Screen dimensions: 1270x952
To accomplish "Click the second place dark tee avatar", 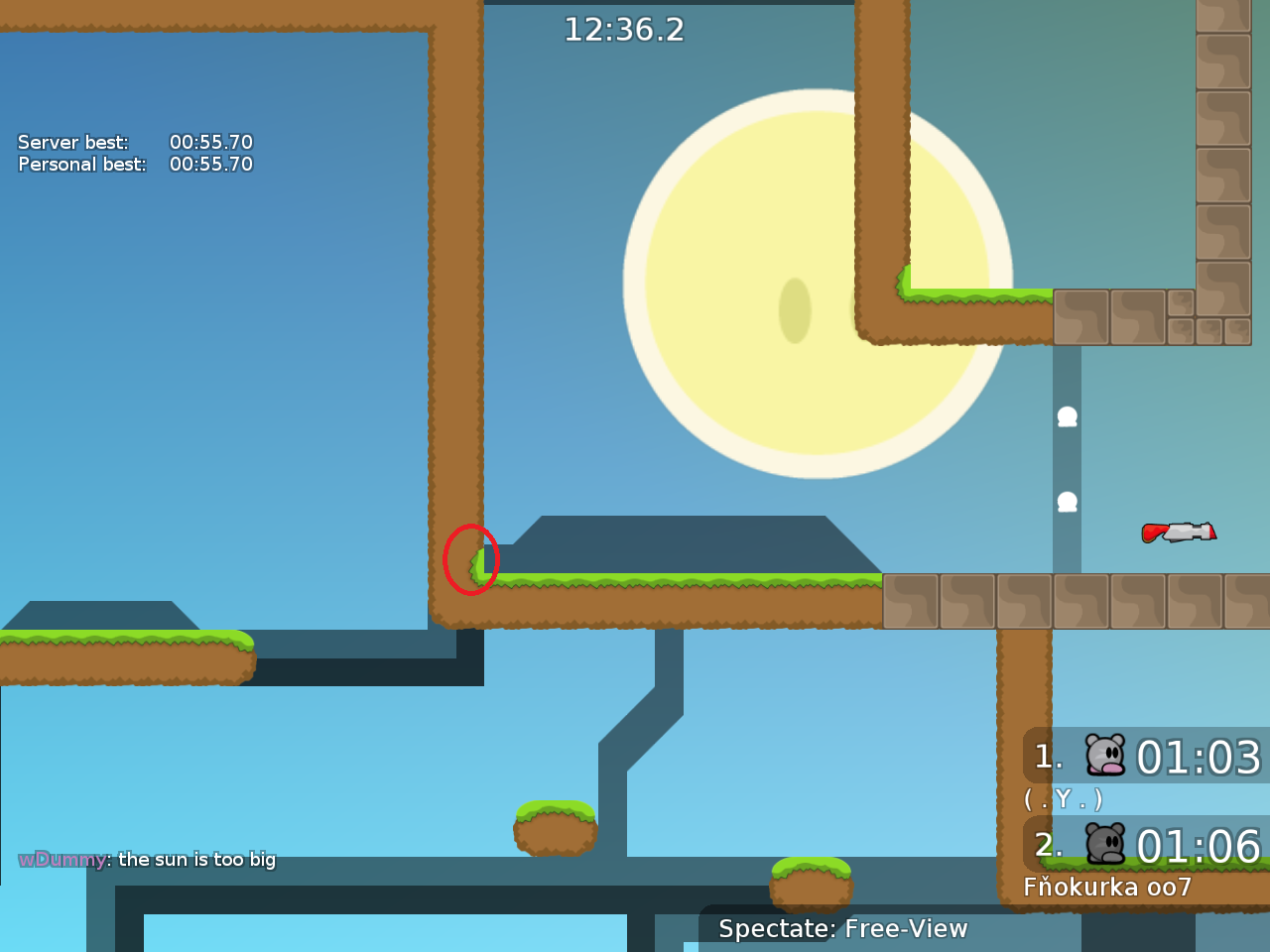I will point(1104,844).
